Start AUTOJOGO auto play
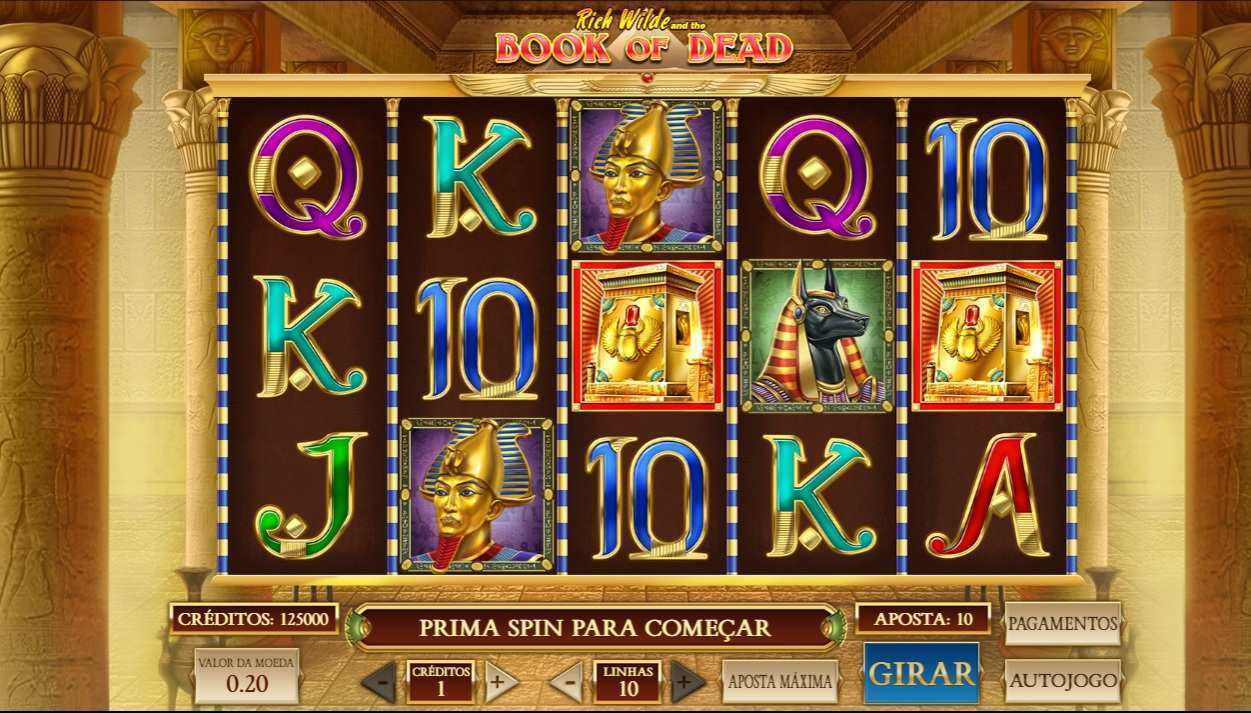 tap(1062, 681)
